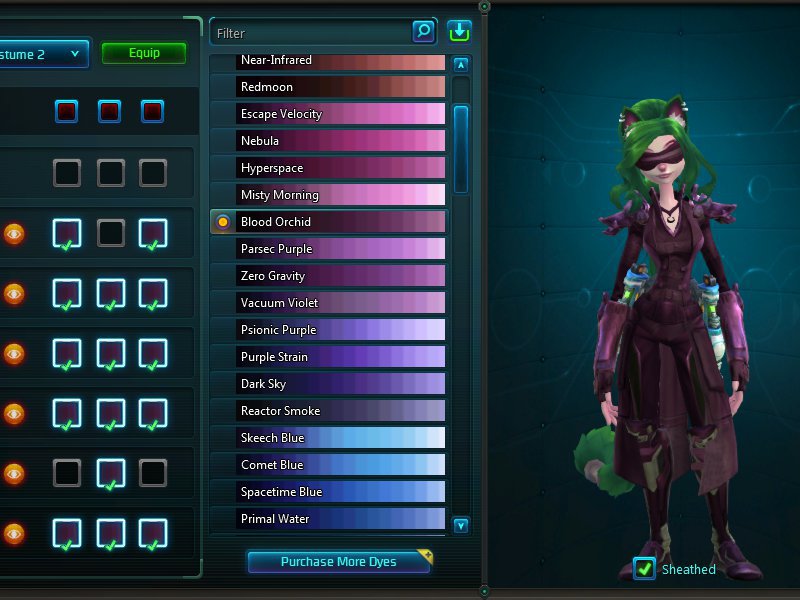Select the Near-Infrared dye
The width and height of the screenshot is (800, 600).
340,61
